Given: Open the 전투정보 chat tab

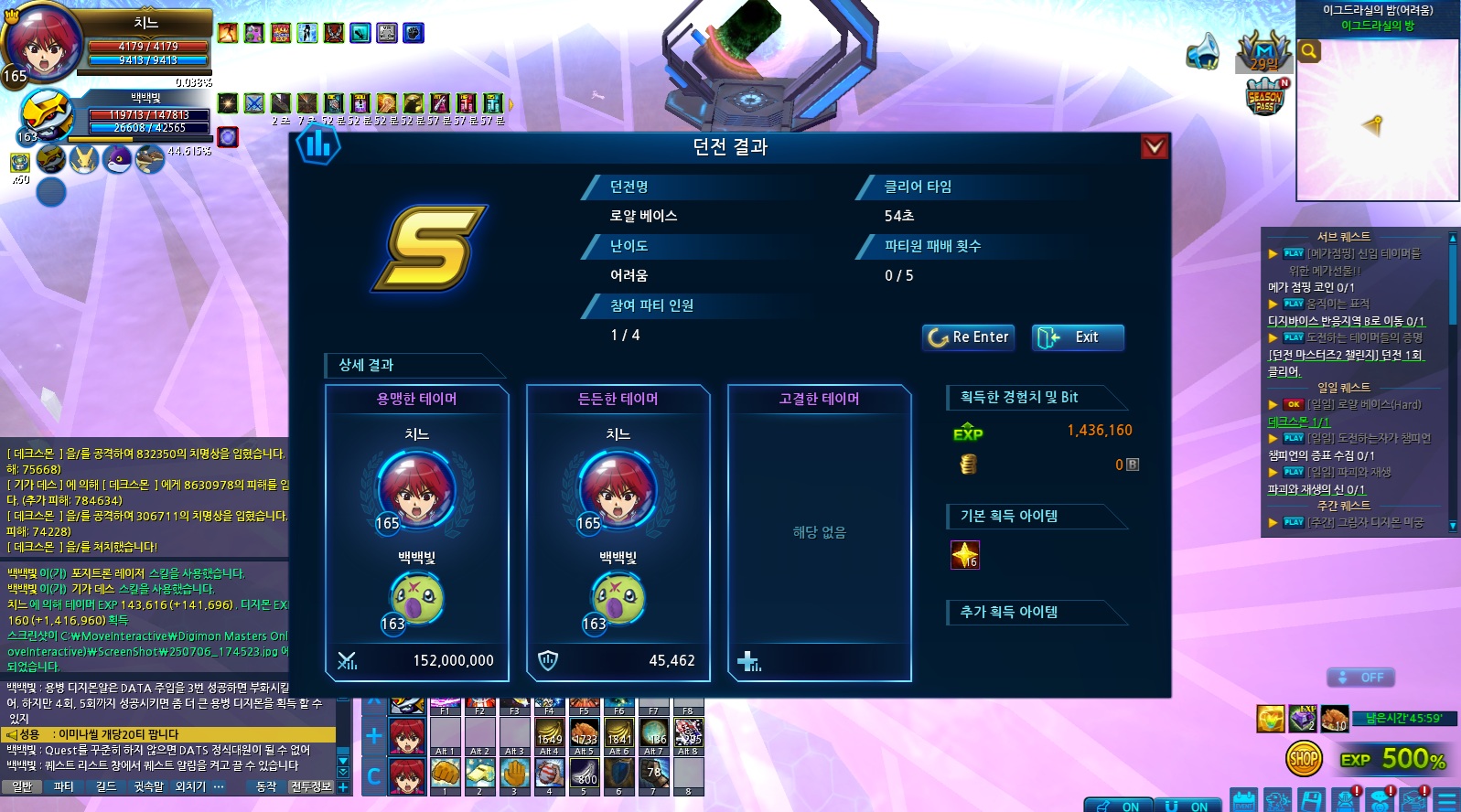Looking at the screenshot, I should 311,786.
